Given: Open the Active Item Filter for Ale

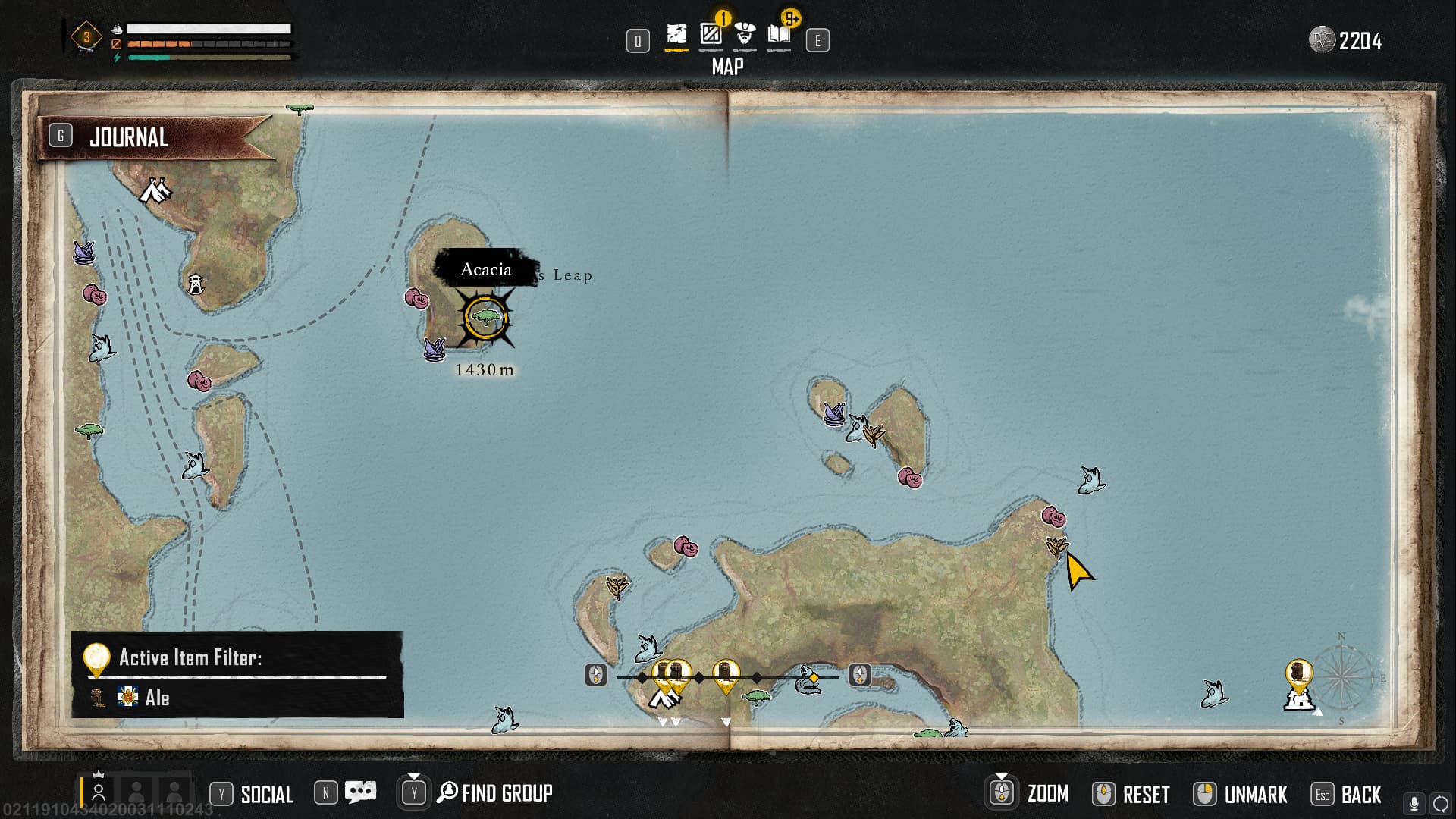Looking at the screenshot, I should coord(237,674).
